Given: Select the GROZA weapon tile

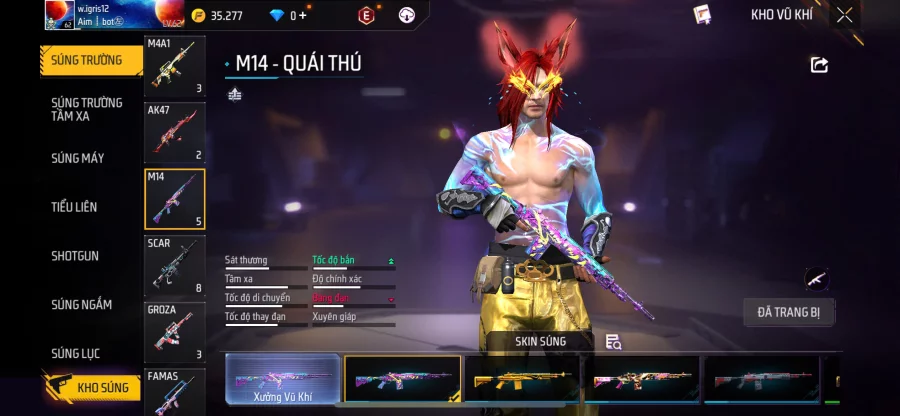Looking at the screenshot, I should pyautogui.click(x=175, y=332).
